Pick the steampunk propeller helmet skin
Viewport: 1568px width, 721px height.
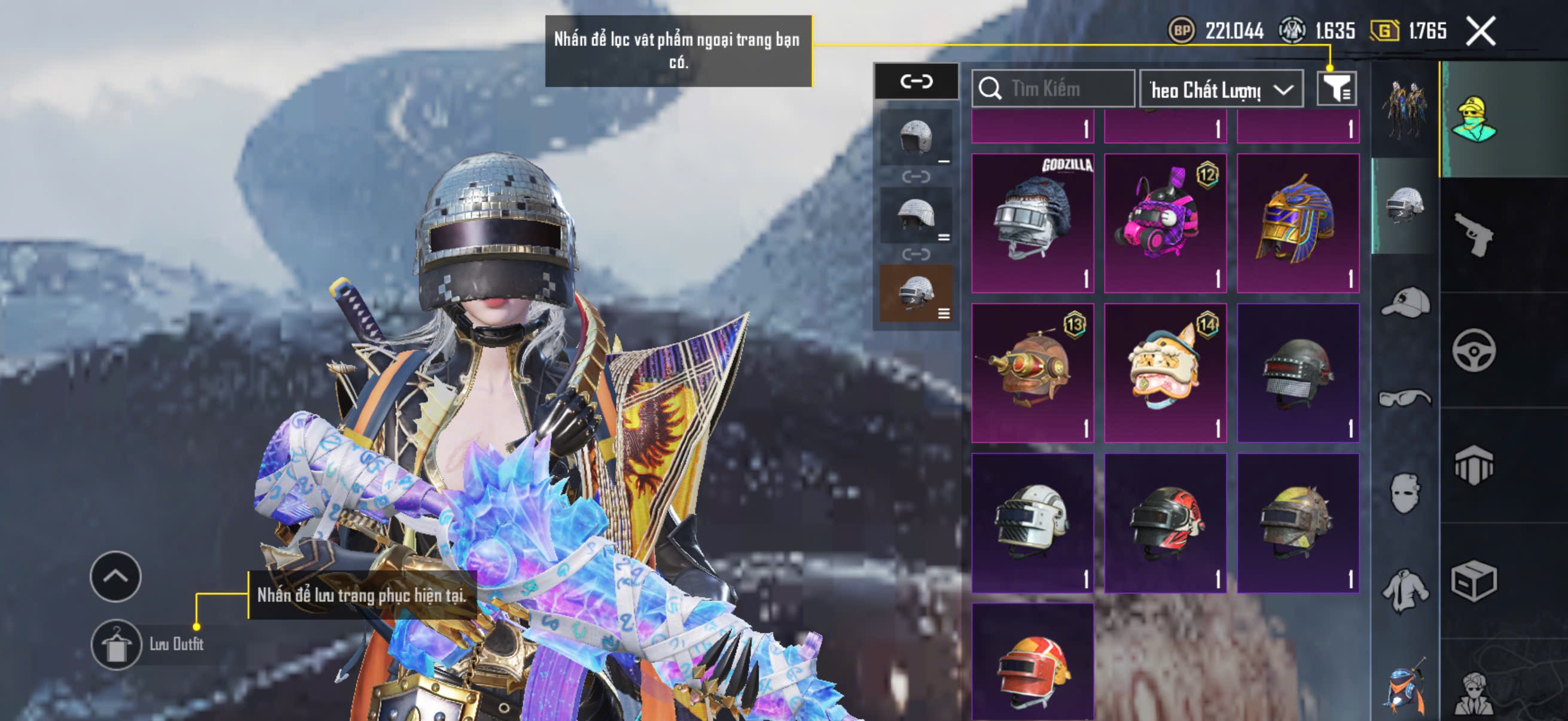click(1032, 372)
